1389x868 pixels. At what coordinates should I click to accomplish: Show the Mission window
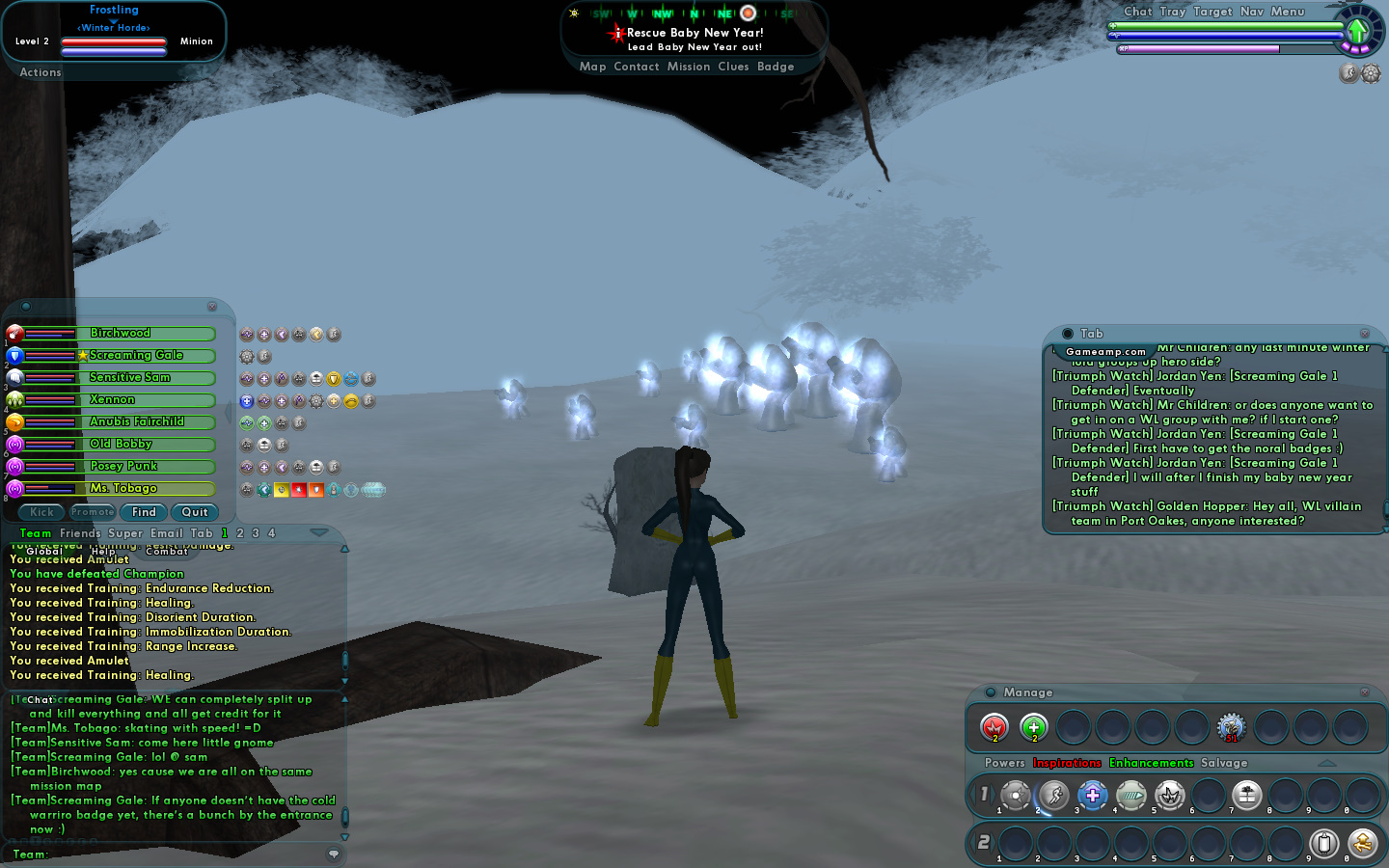pyautogui.click(x=688, y=67)
